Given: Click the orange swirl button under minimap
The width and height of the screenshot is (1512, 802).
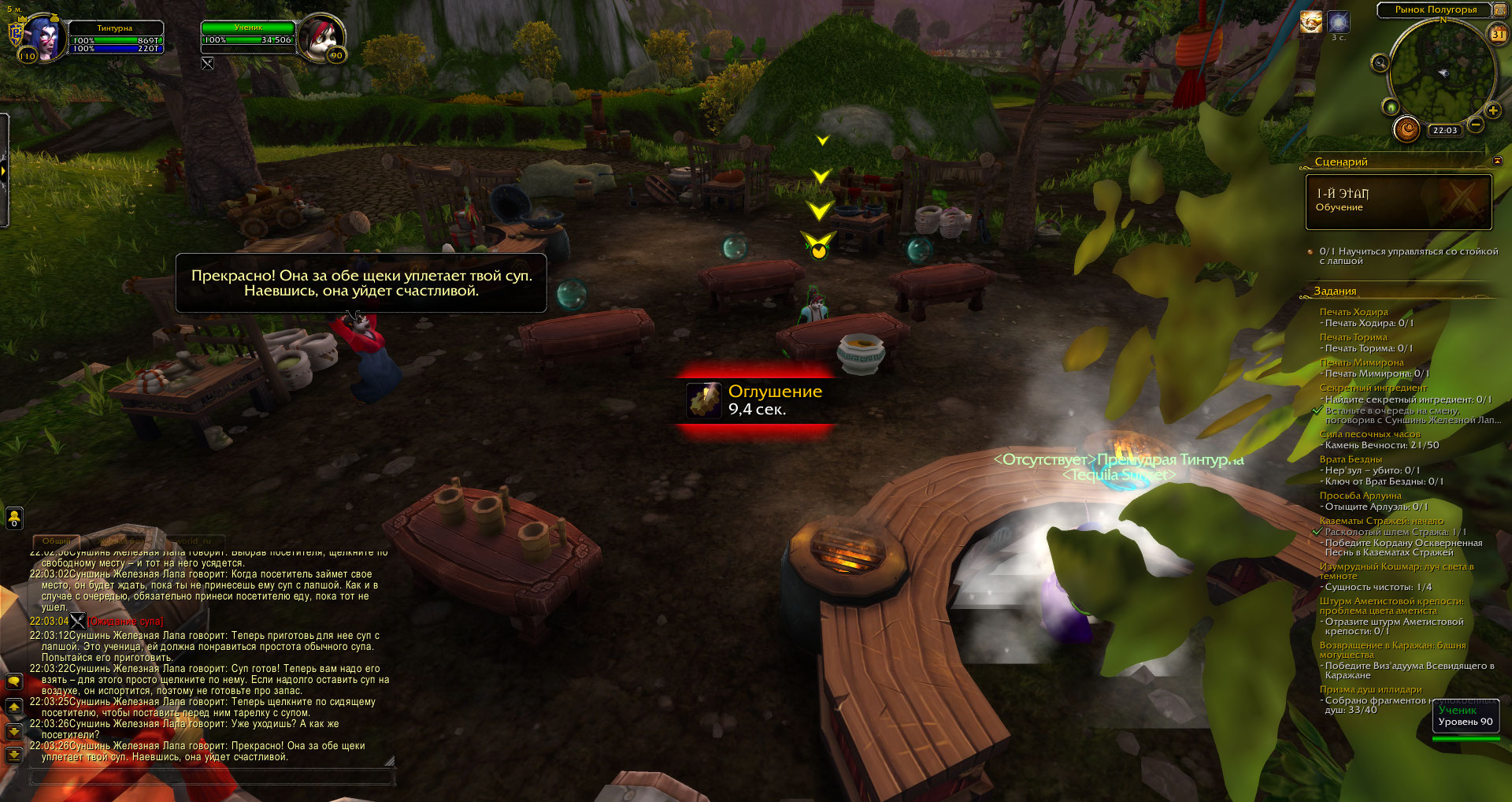Looking at the screenshot, I should coord(1406,128).
